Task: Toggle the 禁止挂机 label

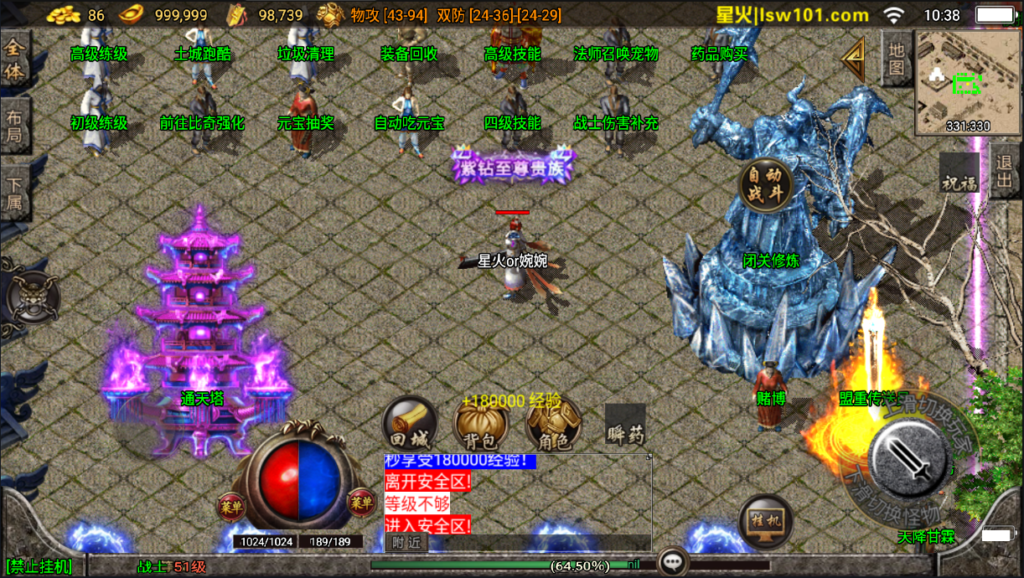Action: coord(38,567)
